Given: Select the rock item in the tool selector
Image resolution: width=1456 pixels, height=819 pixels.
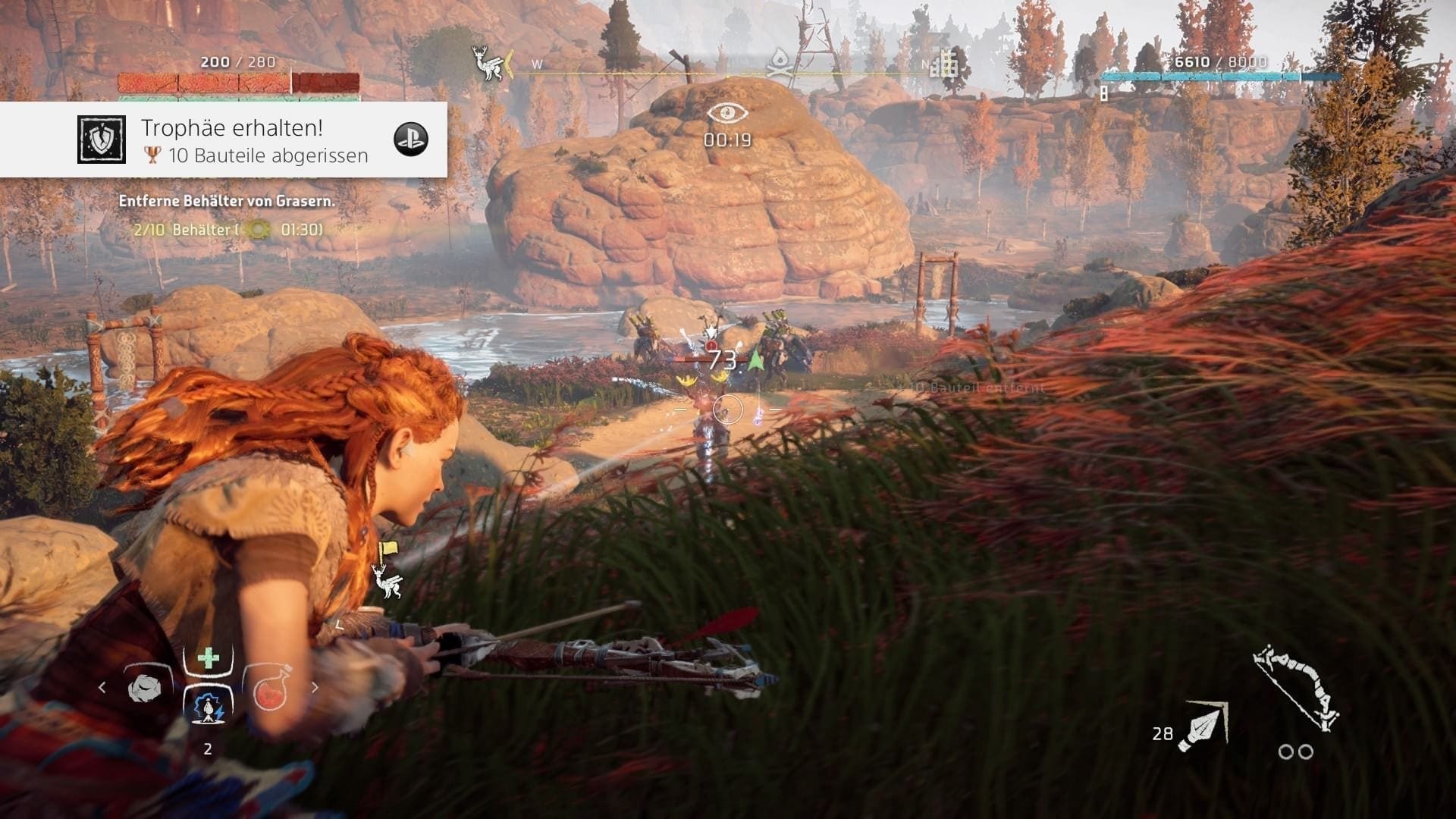Looking at the screenshot, I should click(x=145, y=687).
